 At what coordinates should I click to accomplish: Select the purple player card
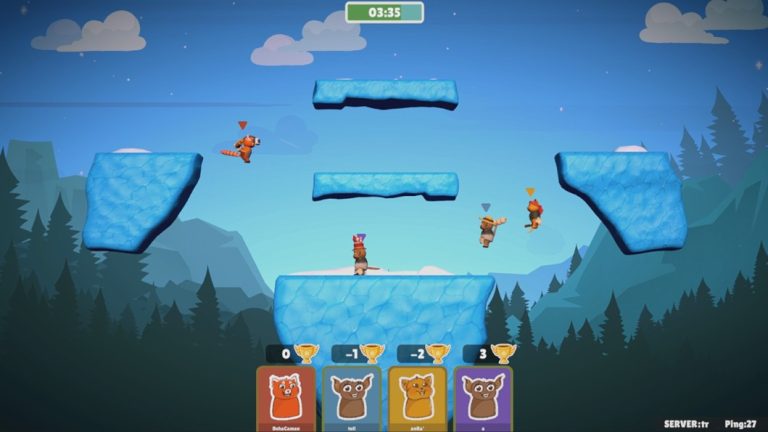pyautogui.click(x=483, y=398)
